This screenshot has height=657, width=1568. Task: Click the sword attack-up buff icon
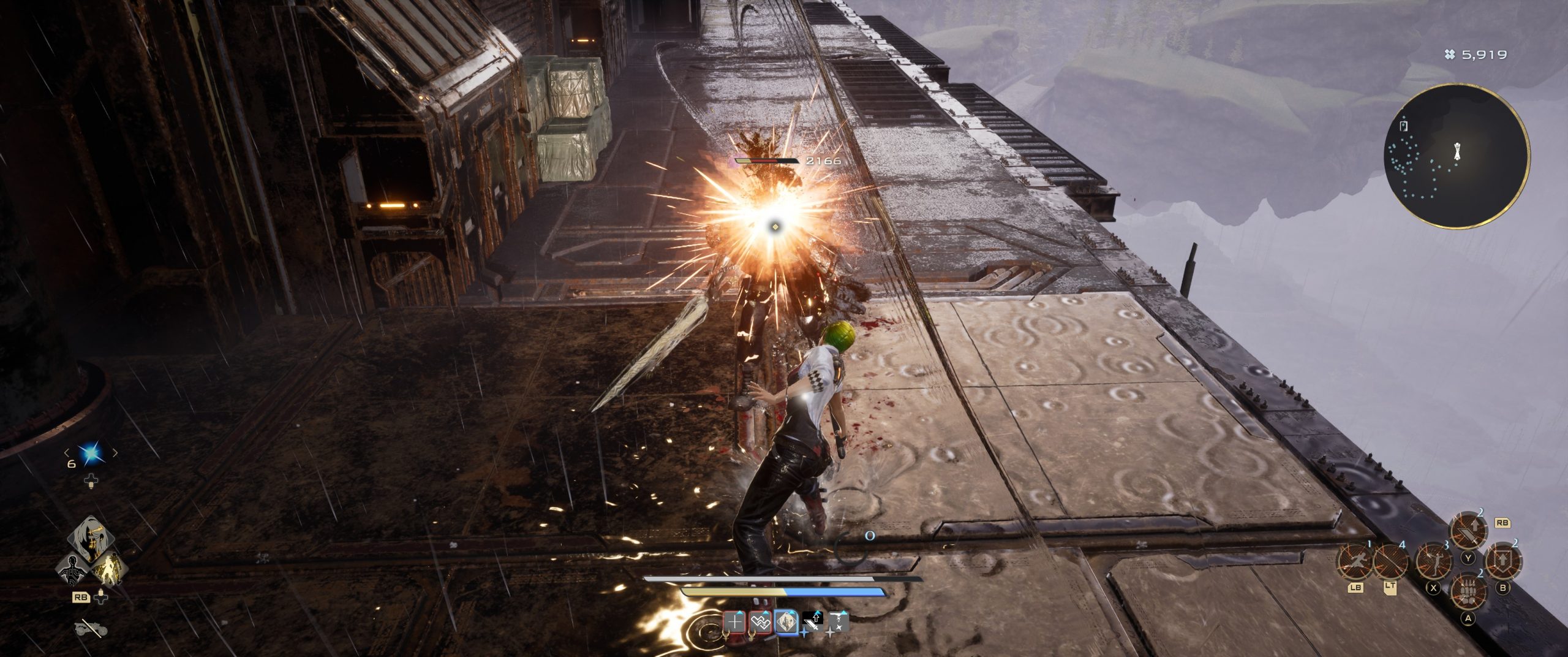812,623
